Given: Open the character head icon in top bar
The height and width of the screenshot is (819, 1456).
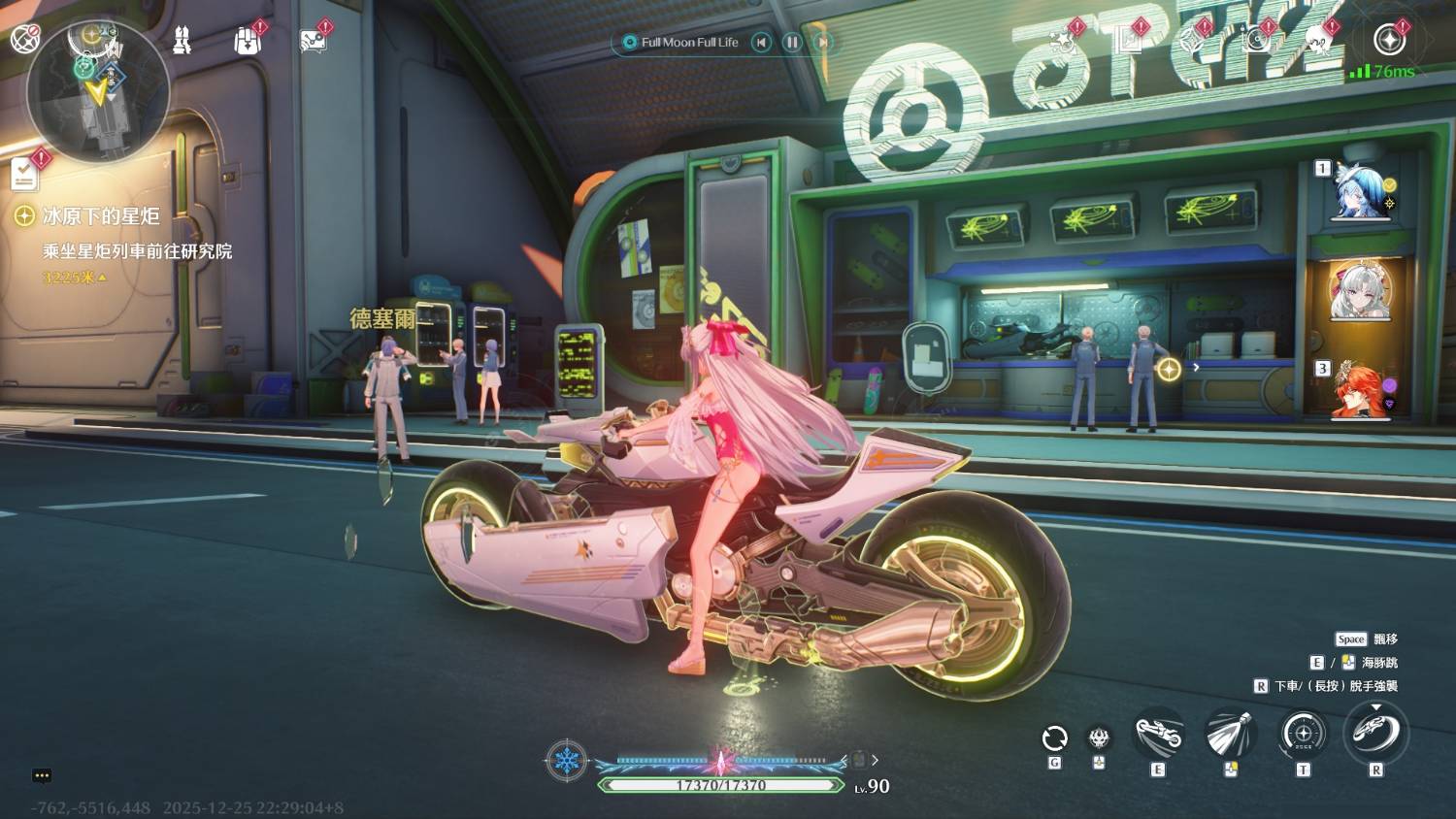Looking at the screenshot, I should pyautogui.click(x=1316, y=41).
